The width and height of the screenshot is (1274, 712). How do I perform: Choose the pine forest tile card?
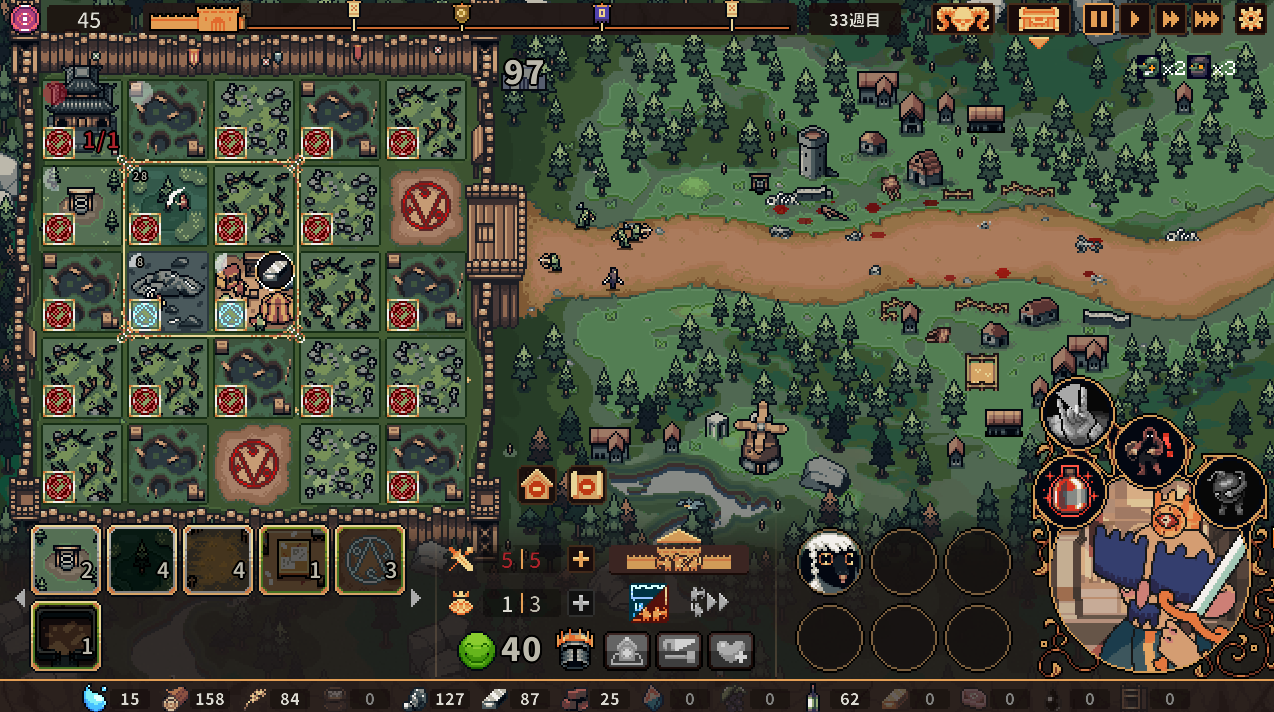(x=142, y=560)
